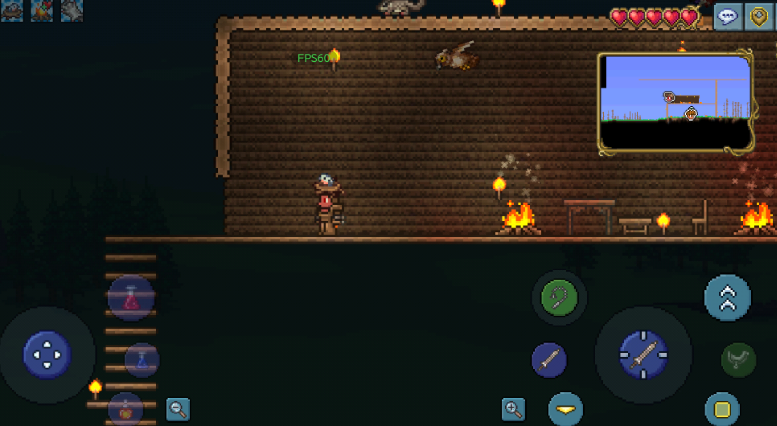The height and width of the screenshot is (426, 777).
Task: Expand the minimap
Action: click(676, 103)
